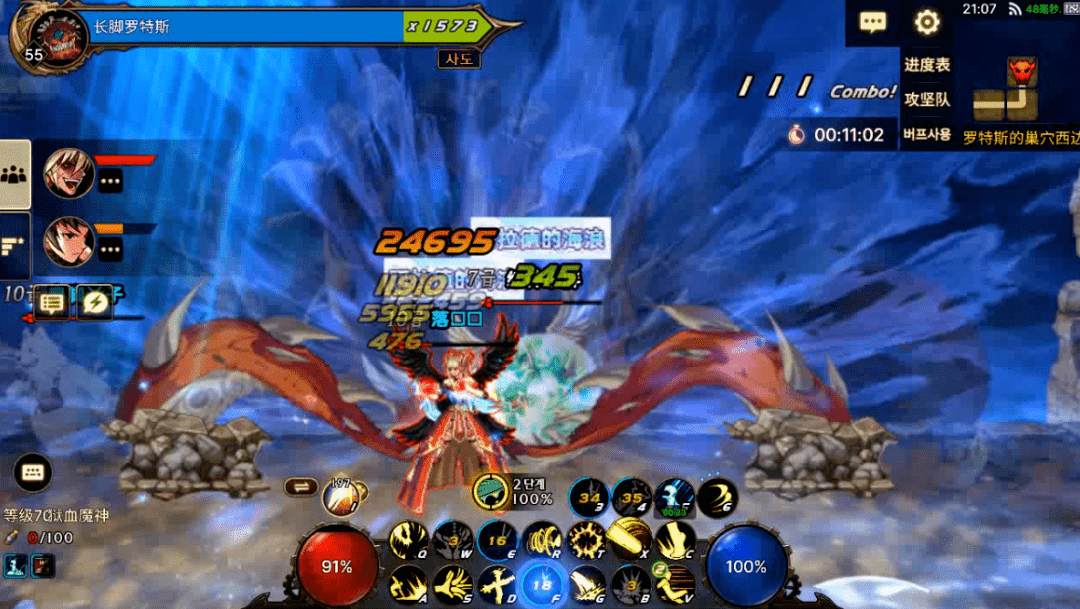Open the 攻坚队 raid team panel
1080x609 pixels.
pos(927,100)
